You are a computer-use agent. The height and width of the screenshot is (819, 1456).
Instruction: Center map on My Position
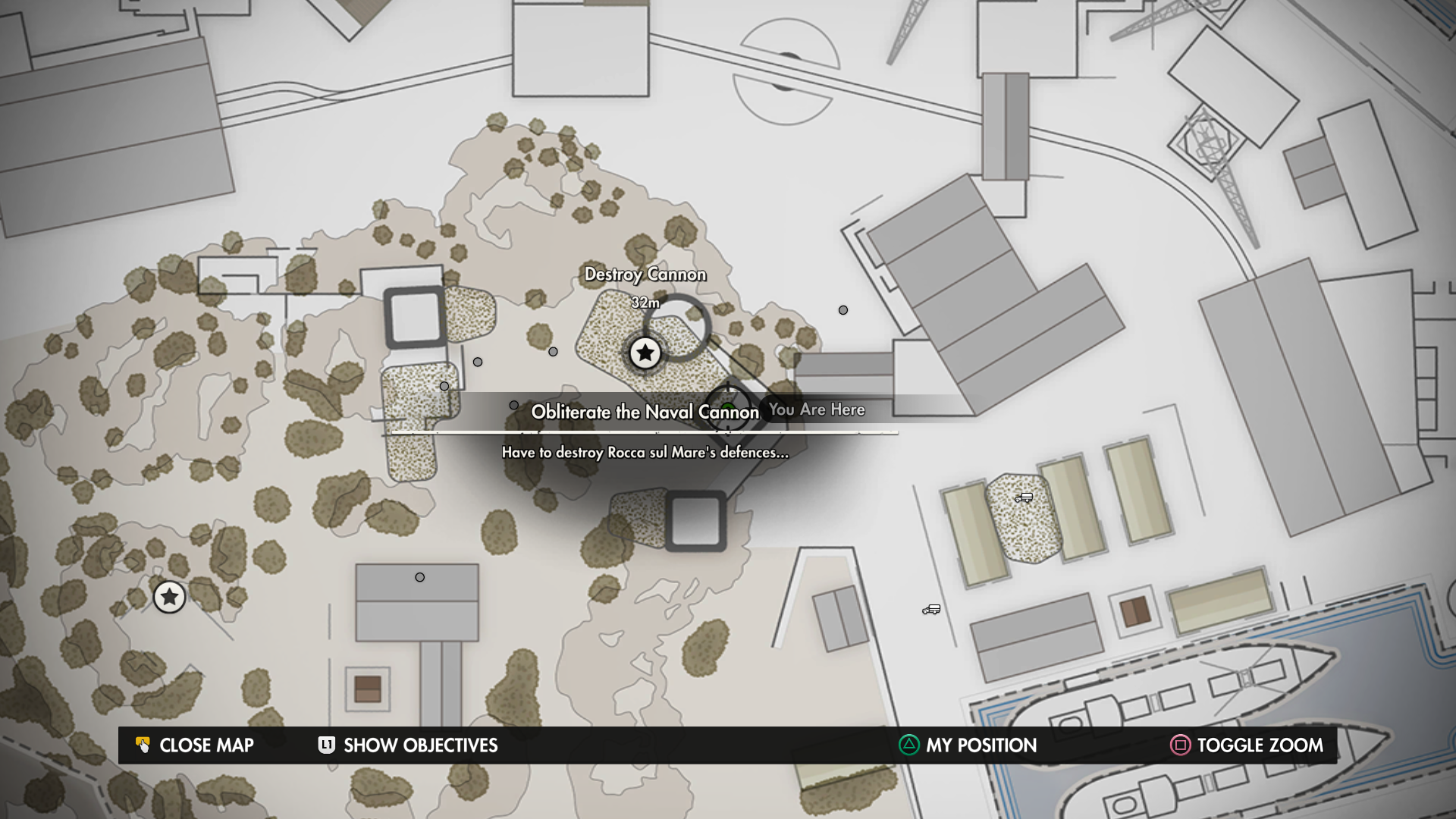(x=968, y=745)
